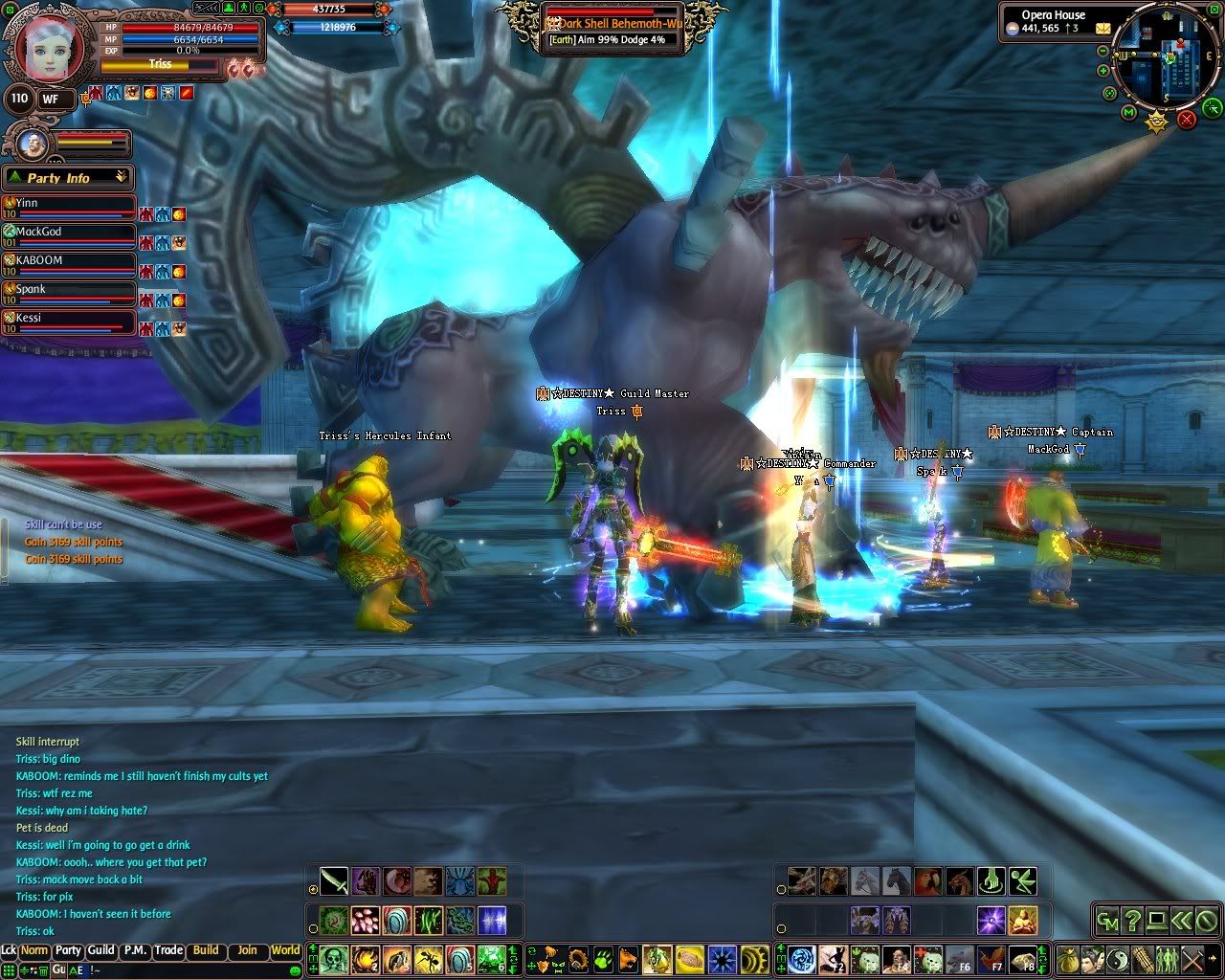Open the yin-yang icon in the bottom menu

pyautogui.click(x=1119, y=958)
